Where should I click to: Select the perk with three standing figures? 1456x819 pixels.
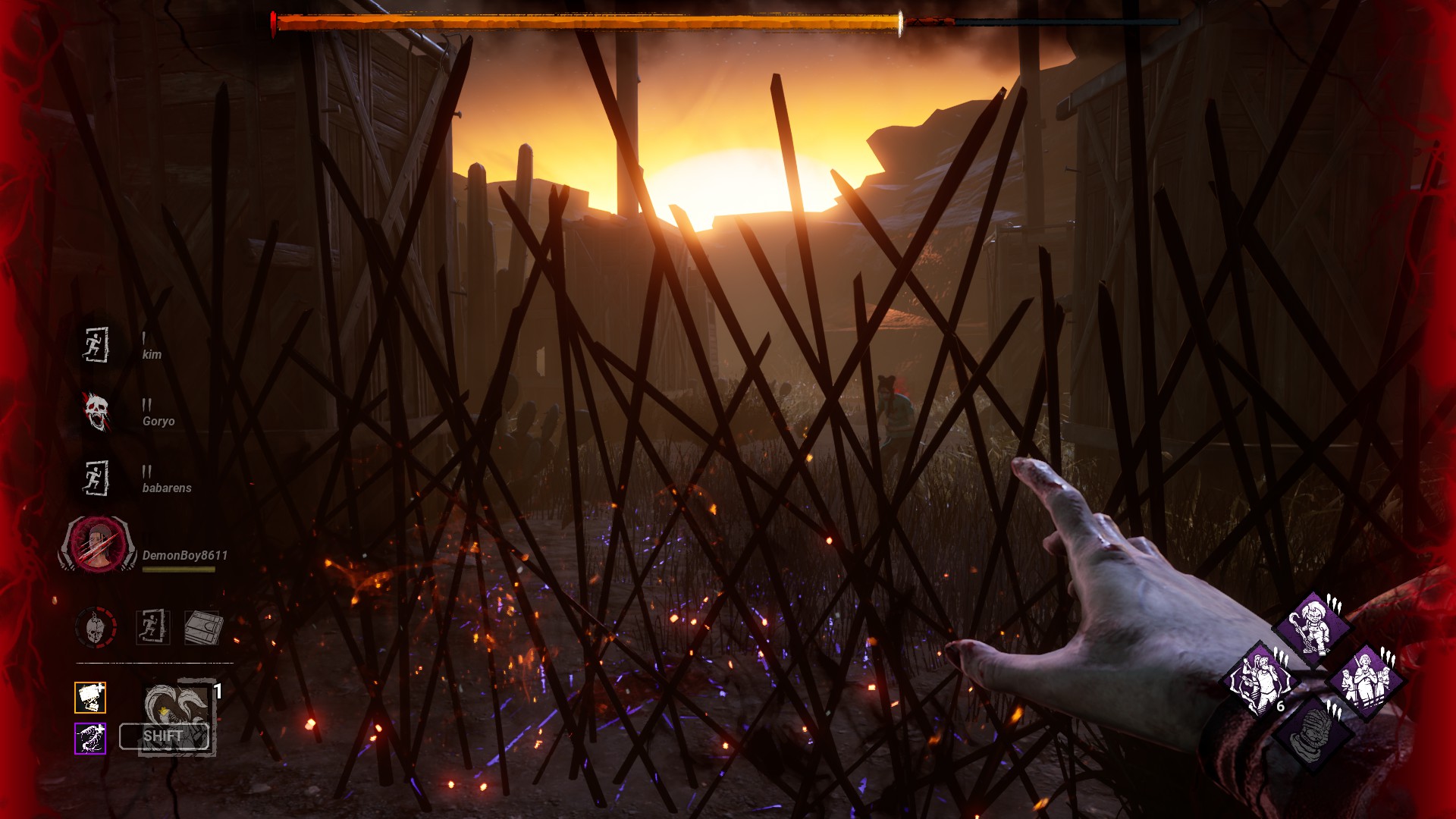[x=1367, y=680]
